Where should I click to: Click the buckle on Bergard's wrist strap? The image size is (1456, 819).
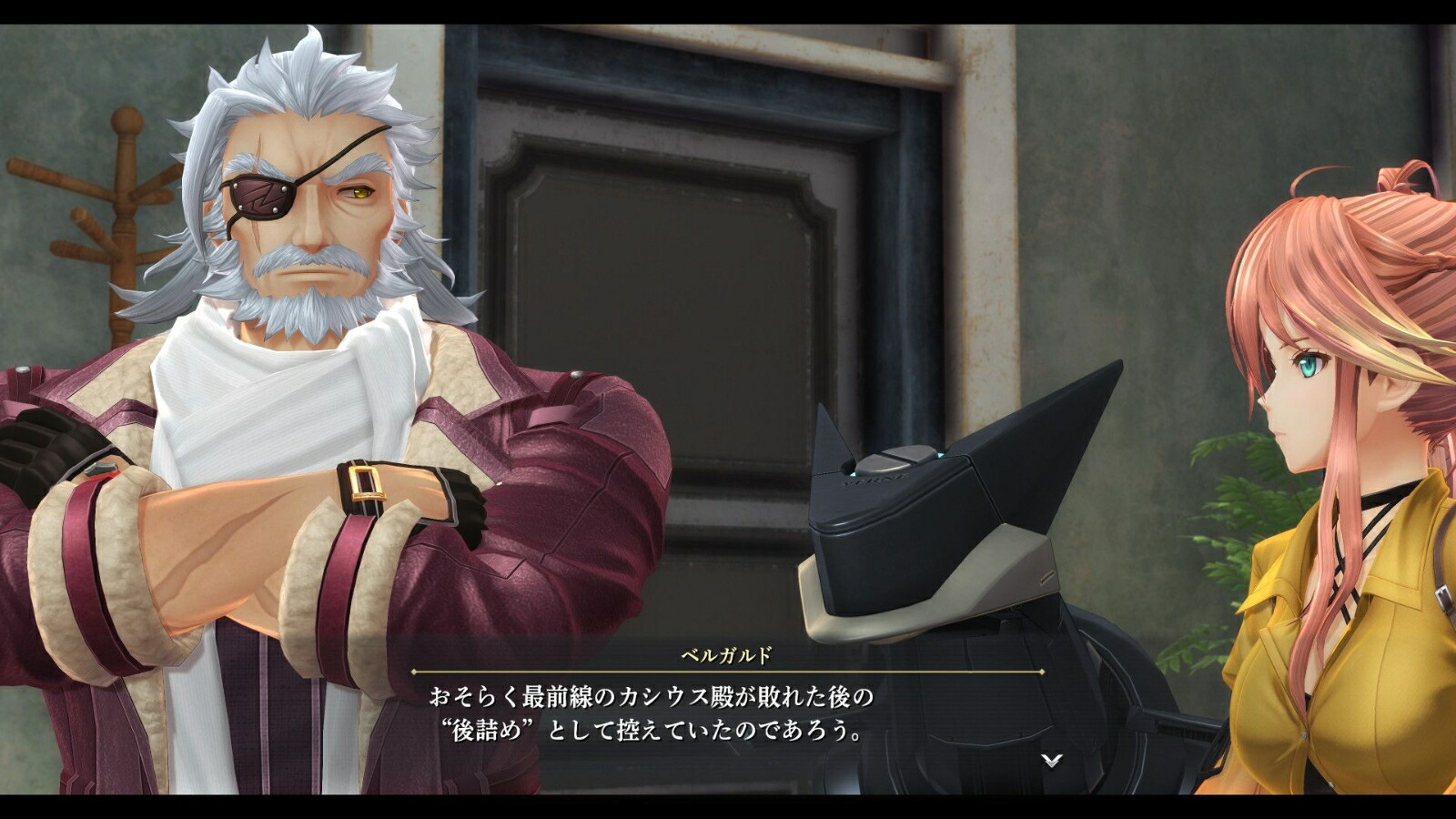(x=367, y=481)
